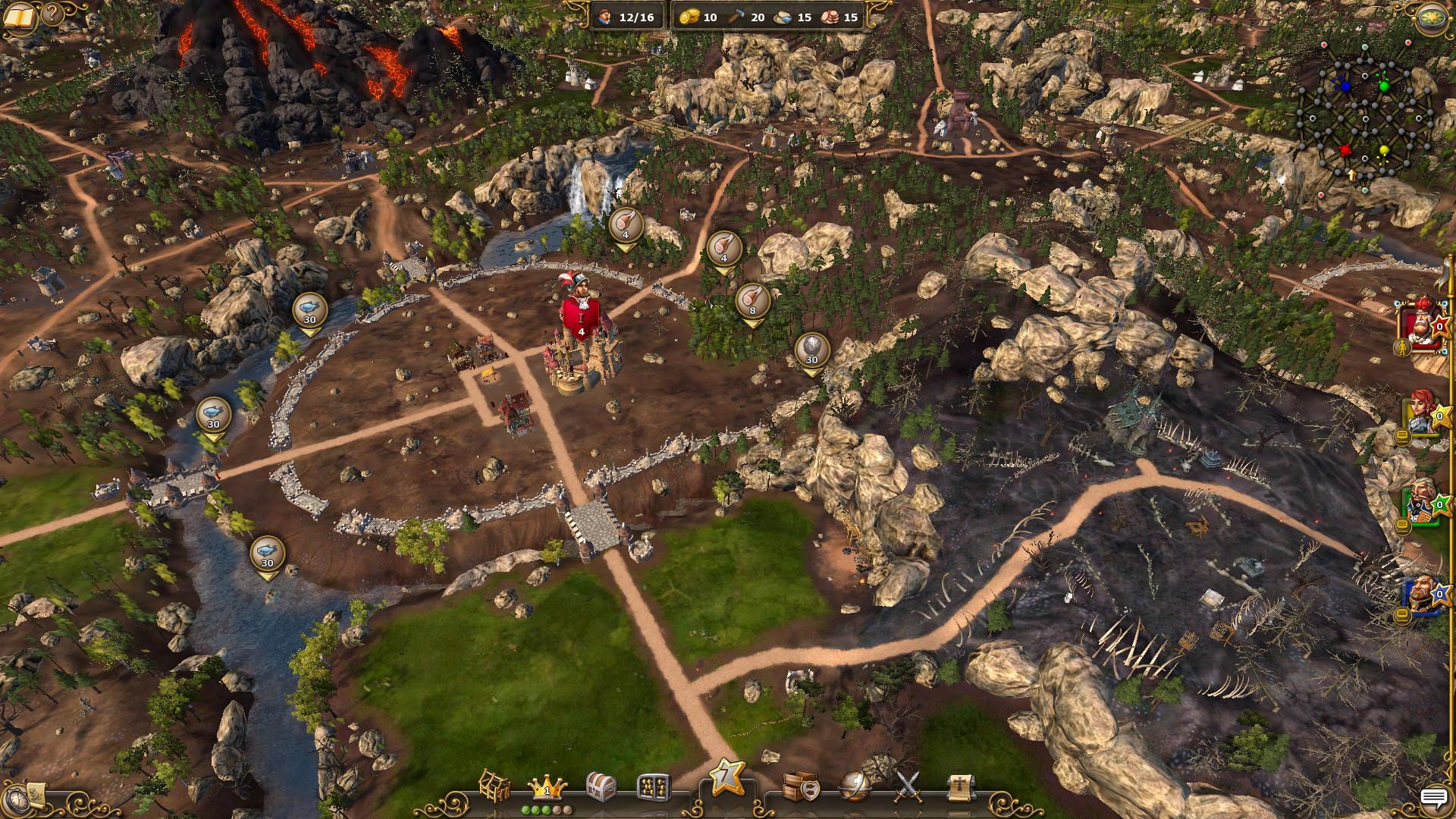Screen dimensions: 1456x819
Task: Open the book menu in the corner
Action: pos(20,17)
